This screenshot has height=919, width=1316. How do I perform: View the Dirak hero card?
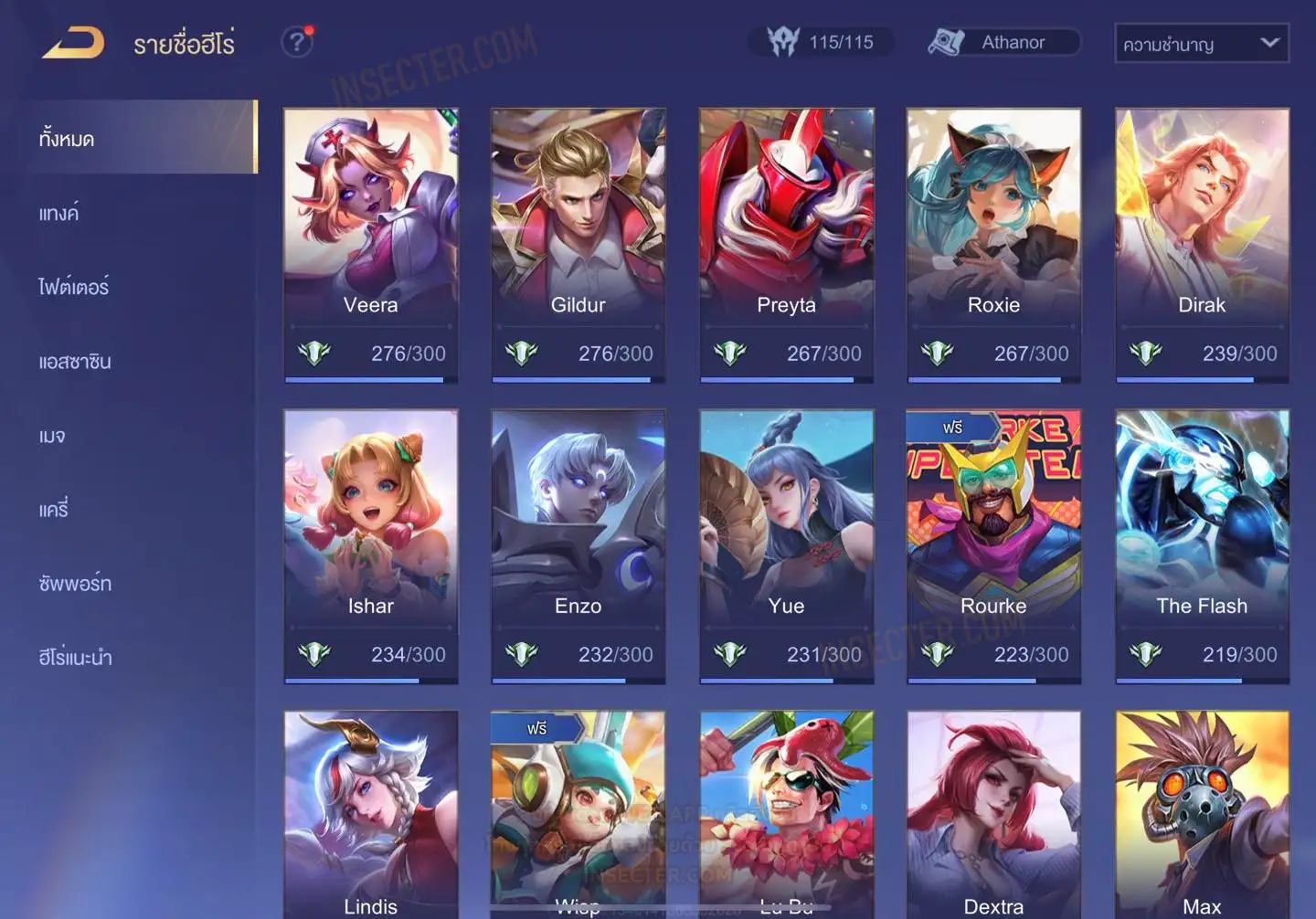click(x=1202, y=244)
